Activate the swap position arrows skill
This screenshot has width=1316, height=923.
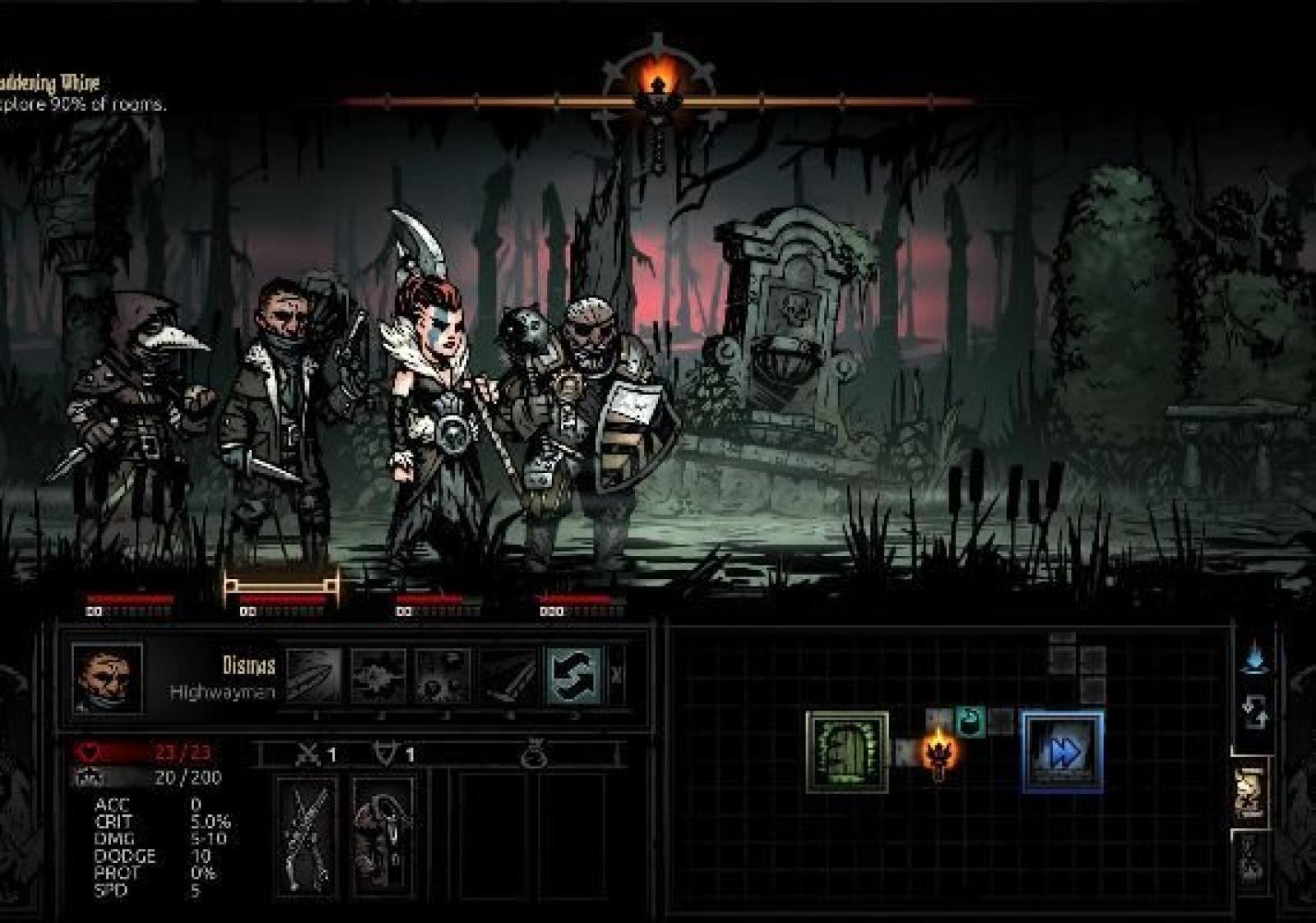(x=575, y=676)
